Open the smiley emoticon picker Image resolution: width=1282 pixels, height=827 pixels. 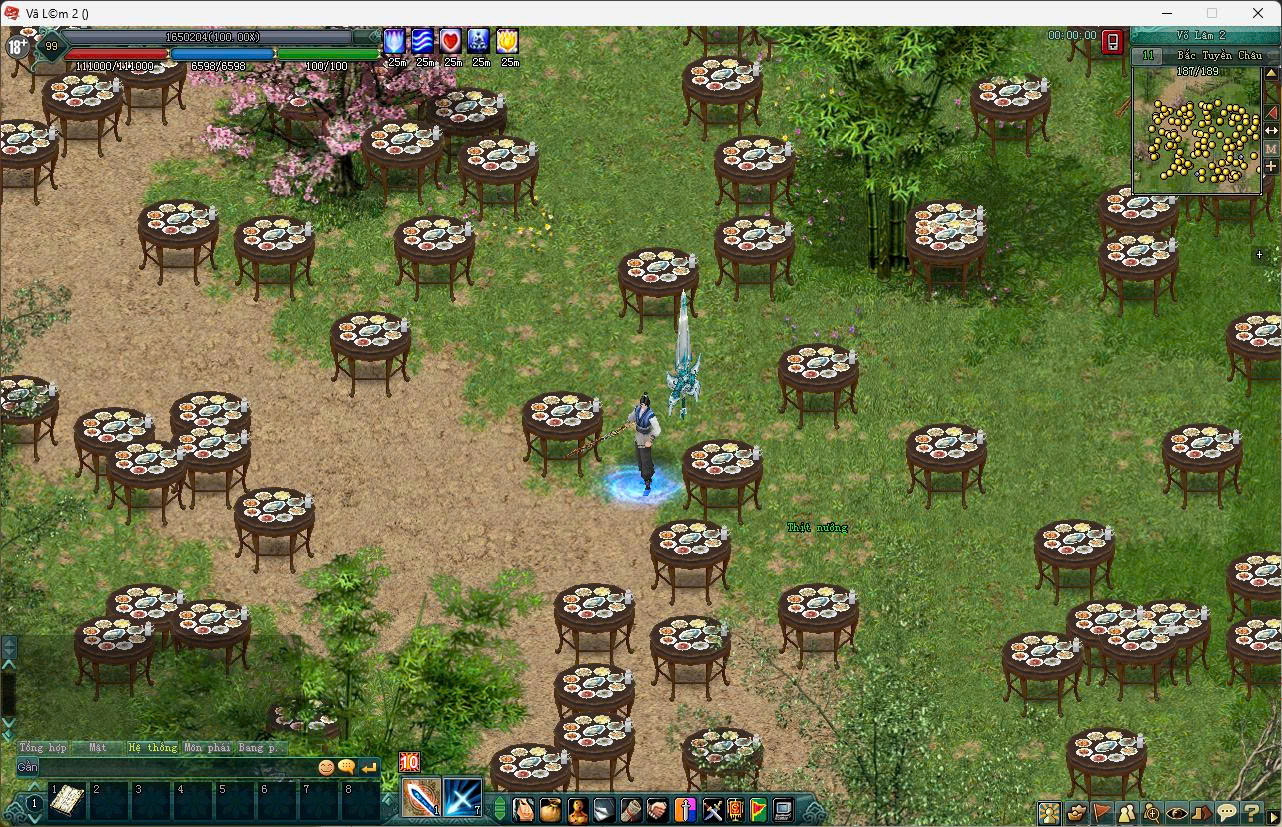[326, 767]
